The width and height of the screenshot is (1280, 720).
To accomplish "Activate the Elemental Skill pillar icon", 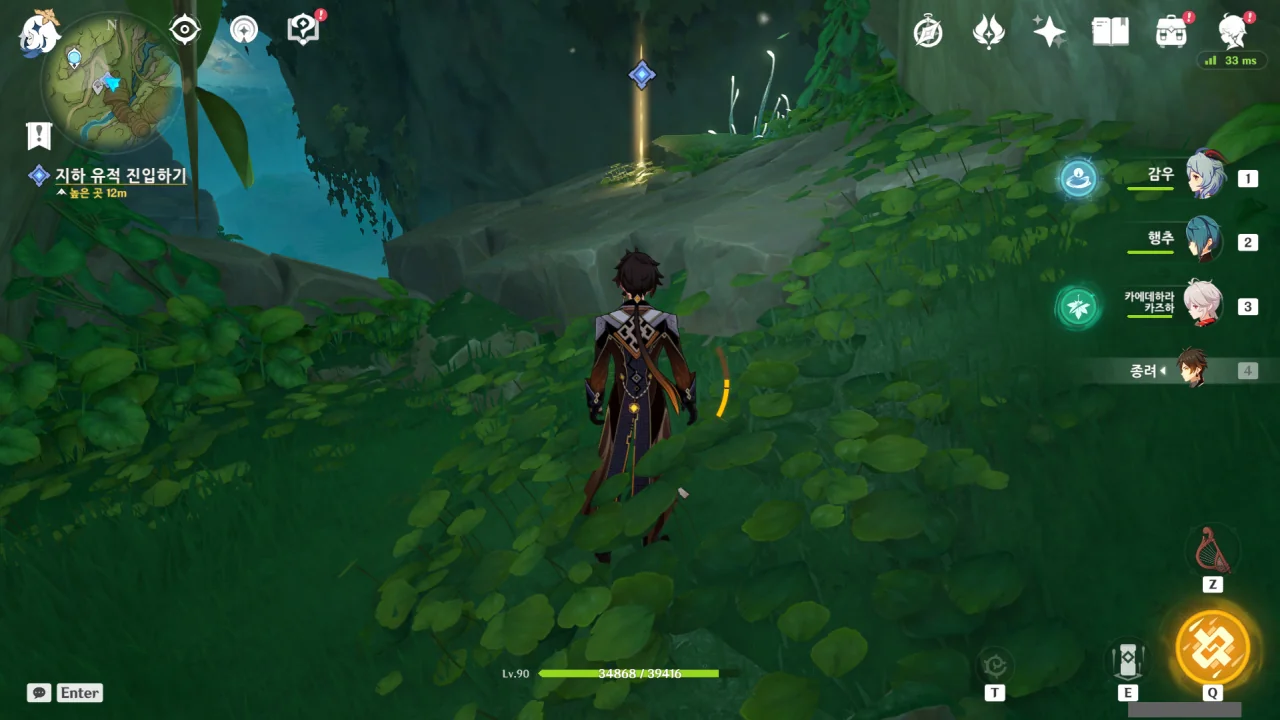I will tap(1128, 660).
